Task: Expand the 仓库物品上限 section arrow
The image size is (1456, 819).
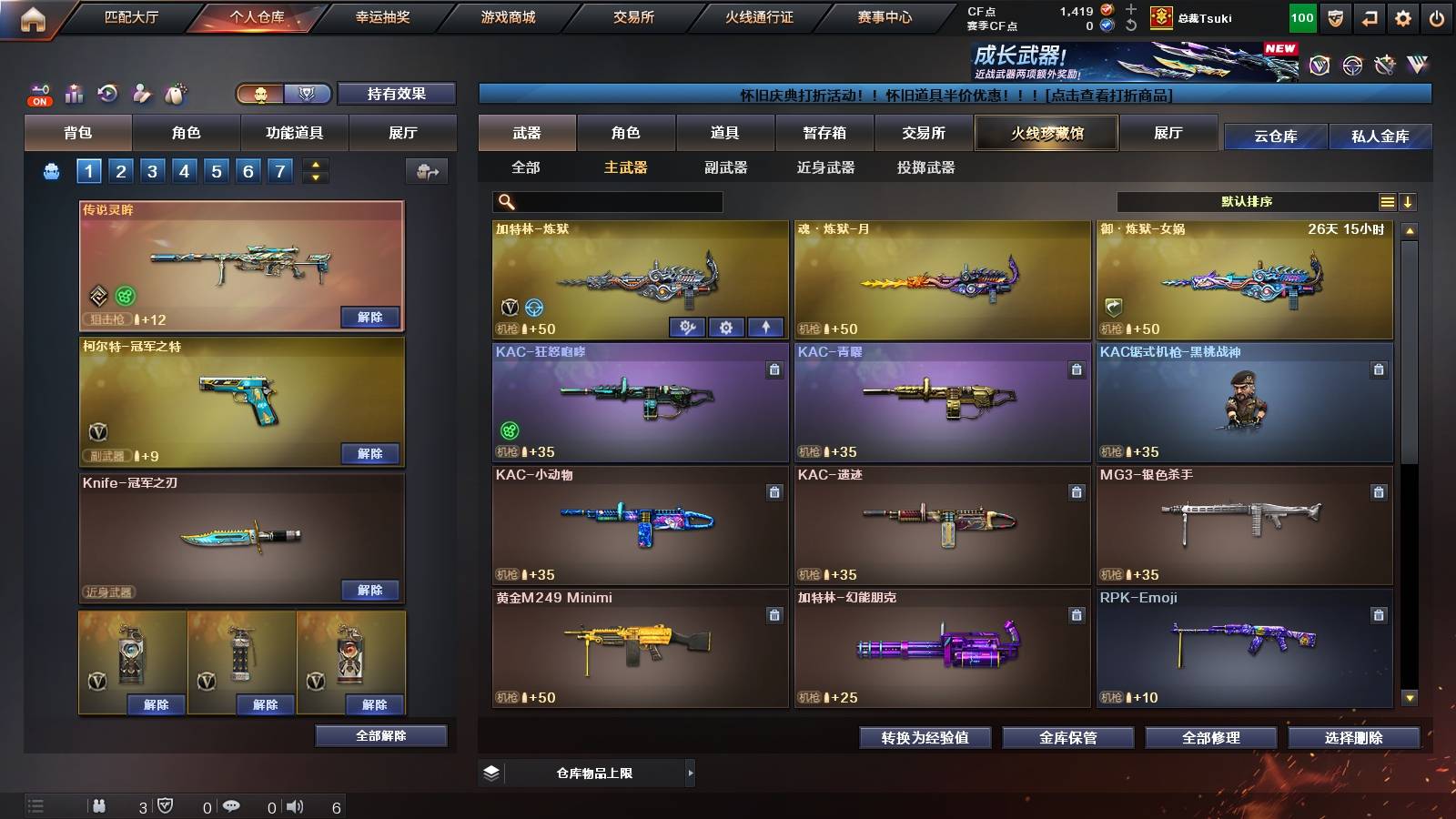Action: 689,773
